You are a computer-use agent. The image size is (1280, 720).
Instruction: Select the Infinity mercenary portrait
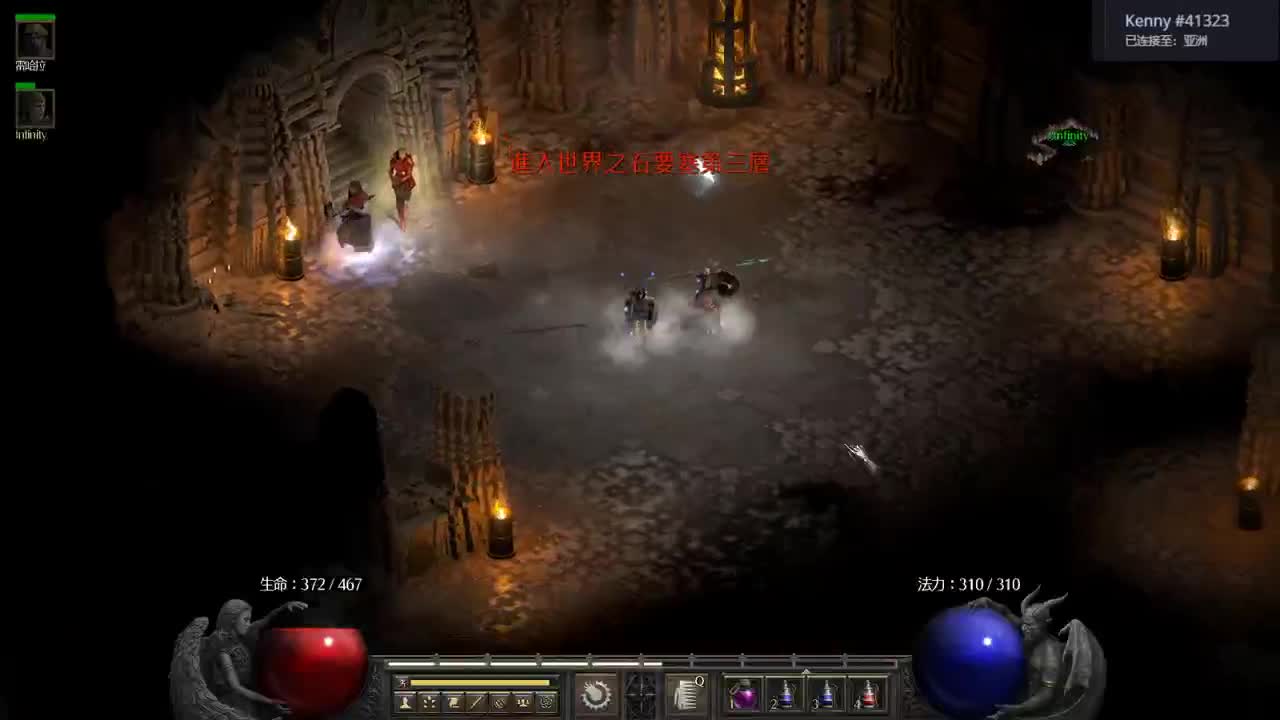tap(35, 110)
